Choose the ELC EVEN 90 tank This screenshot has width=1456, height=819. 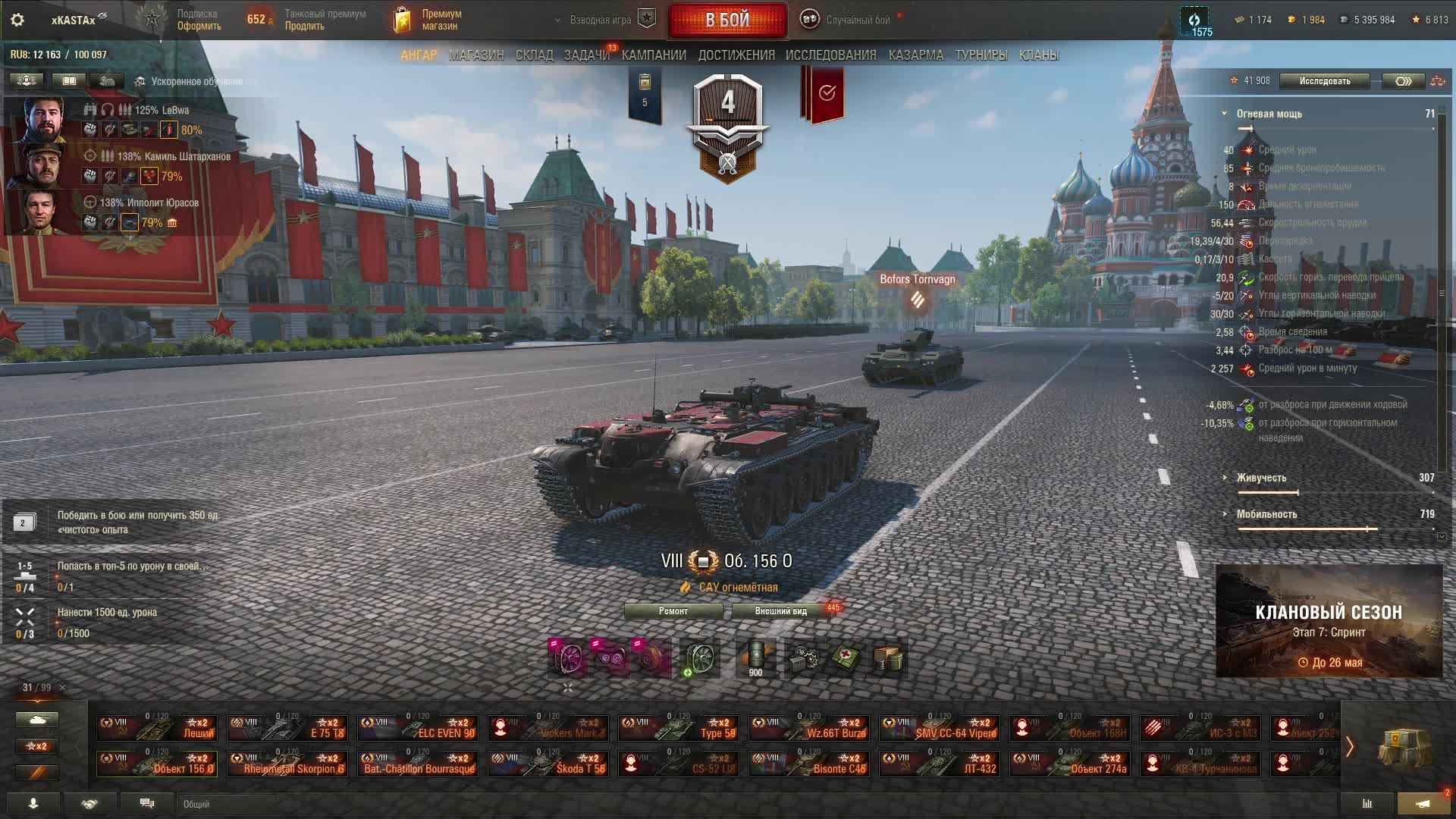tap(418, 728)
